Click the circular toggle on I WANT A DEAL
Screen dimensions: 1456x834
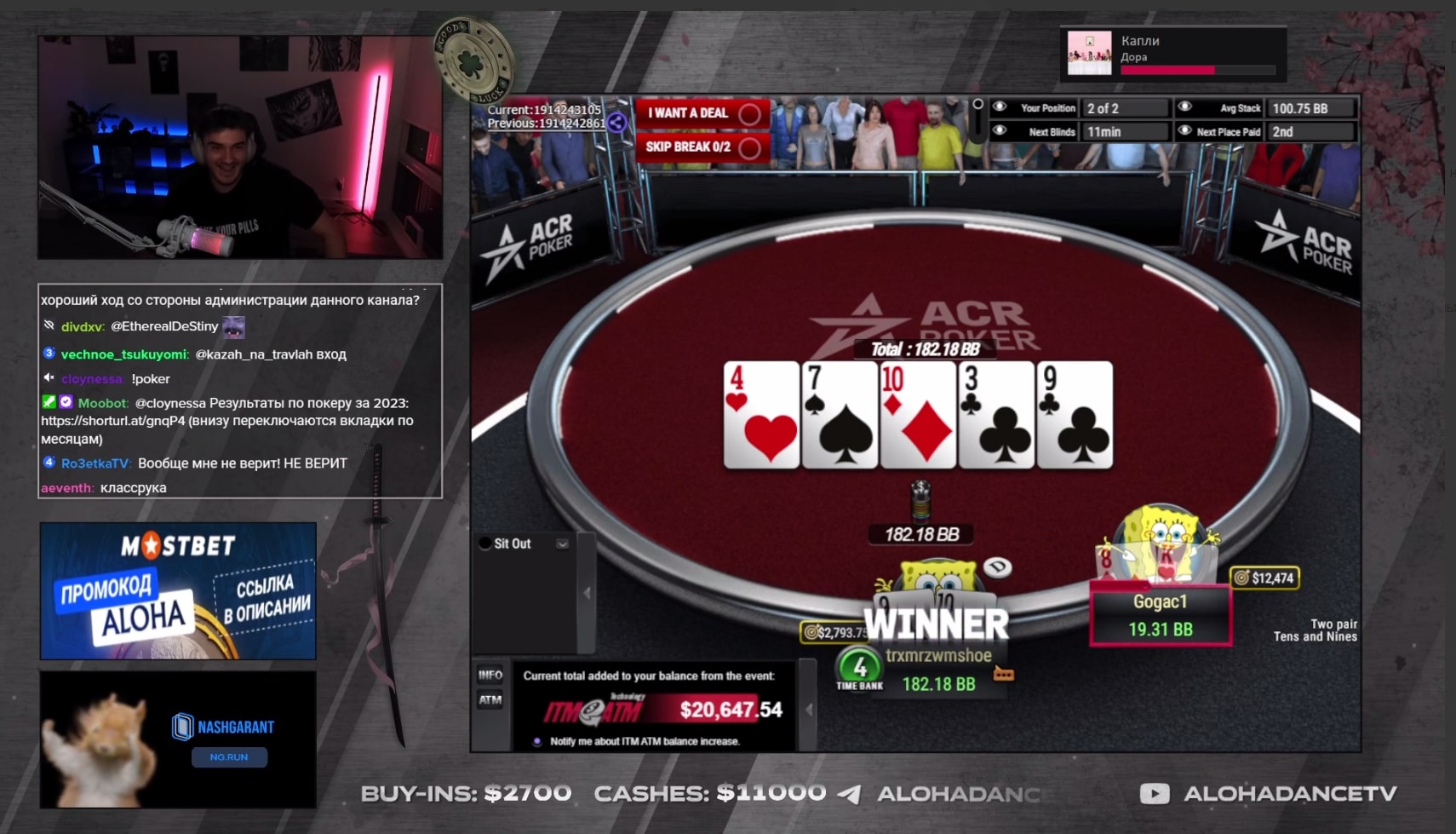pyautogui.click(x=748, y=112)
